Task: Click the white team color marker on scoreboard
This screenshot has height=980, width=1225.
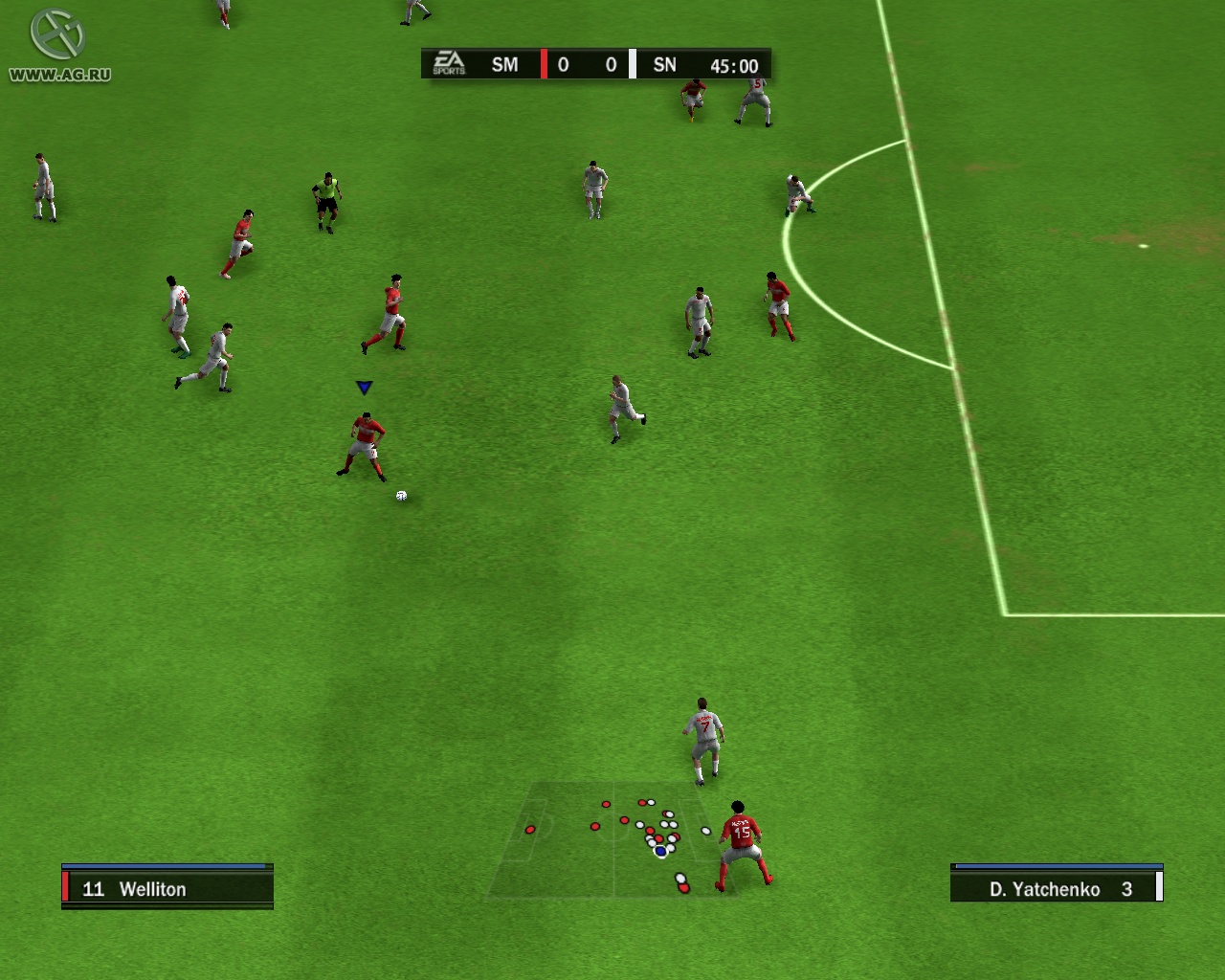Action: 631,64
